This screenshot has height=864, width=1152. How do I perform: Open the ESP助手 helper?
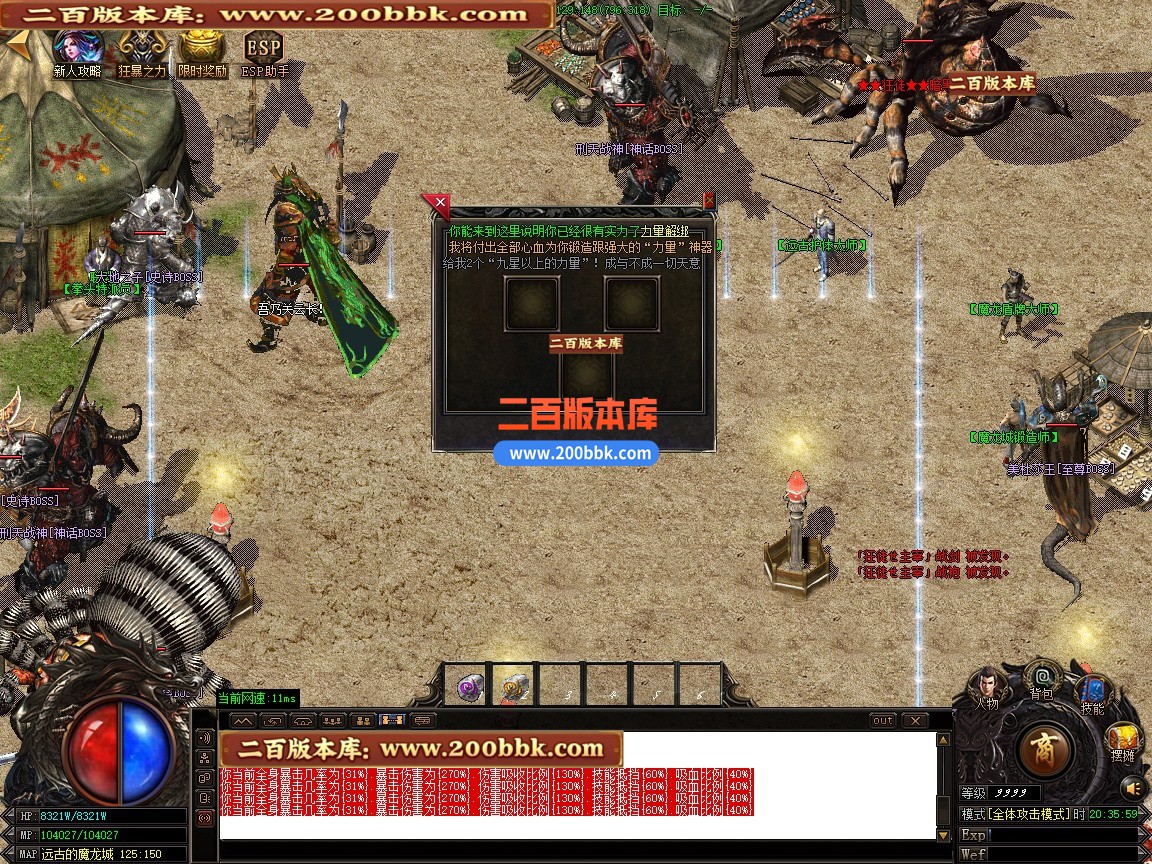264,48
